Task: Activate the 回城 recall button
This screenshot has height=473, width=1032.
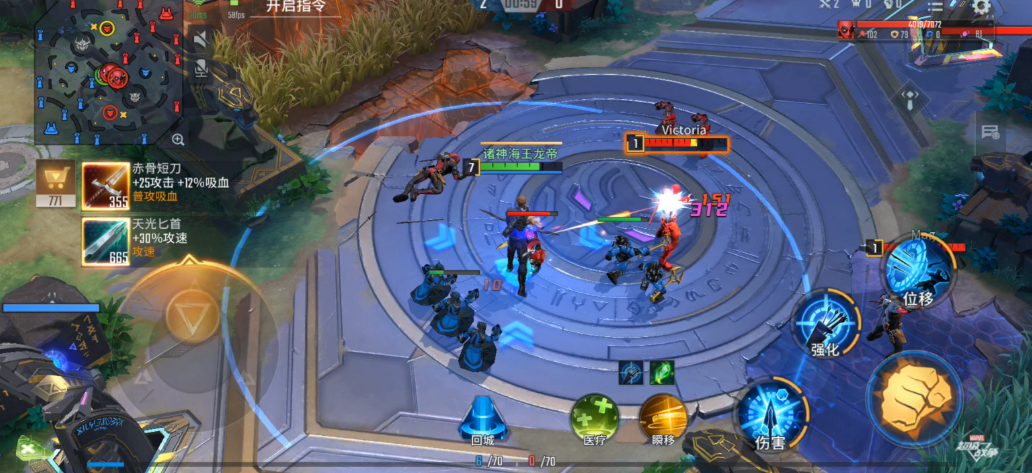Action: (x=483, y=416)
